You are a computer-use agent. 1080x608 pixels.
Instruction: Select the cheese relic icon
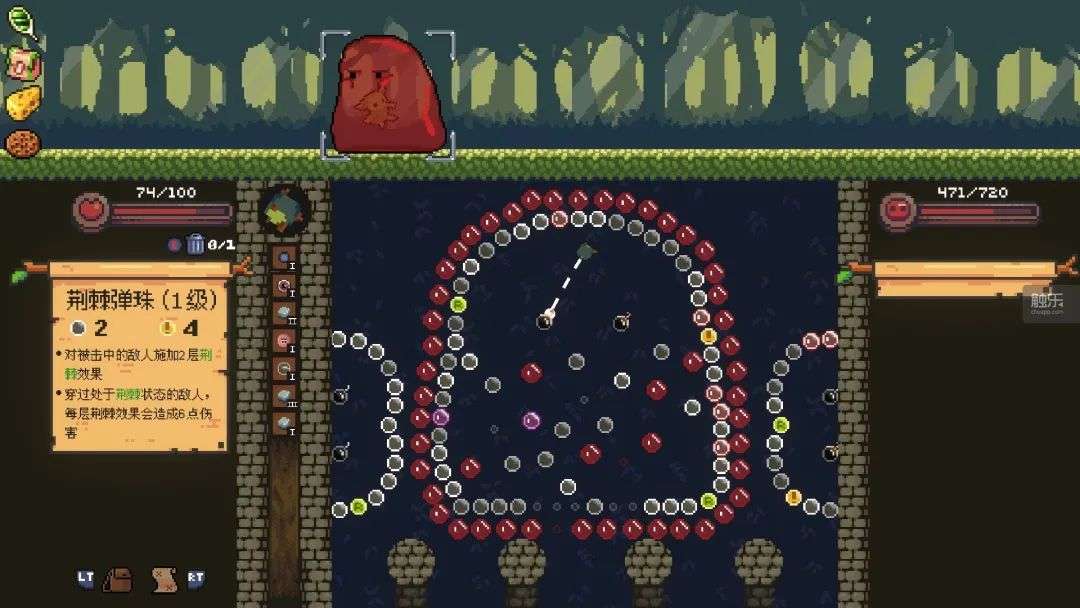[23, 102]
